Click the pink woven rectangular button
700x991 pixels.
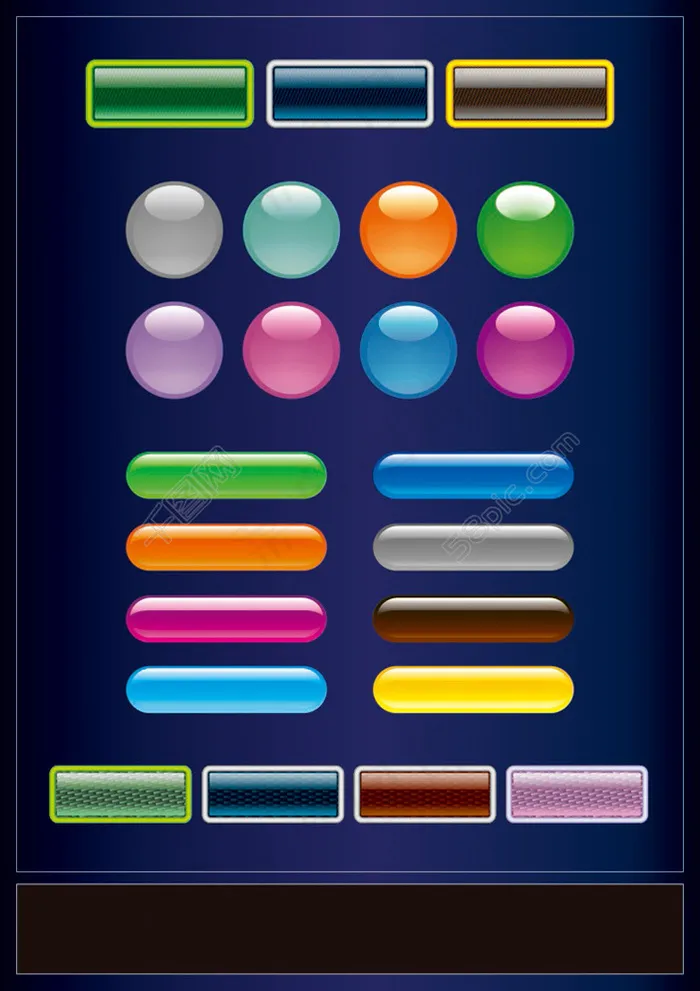[577, 794]
